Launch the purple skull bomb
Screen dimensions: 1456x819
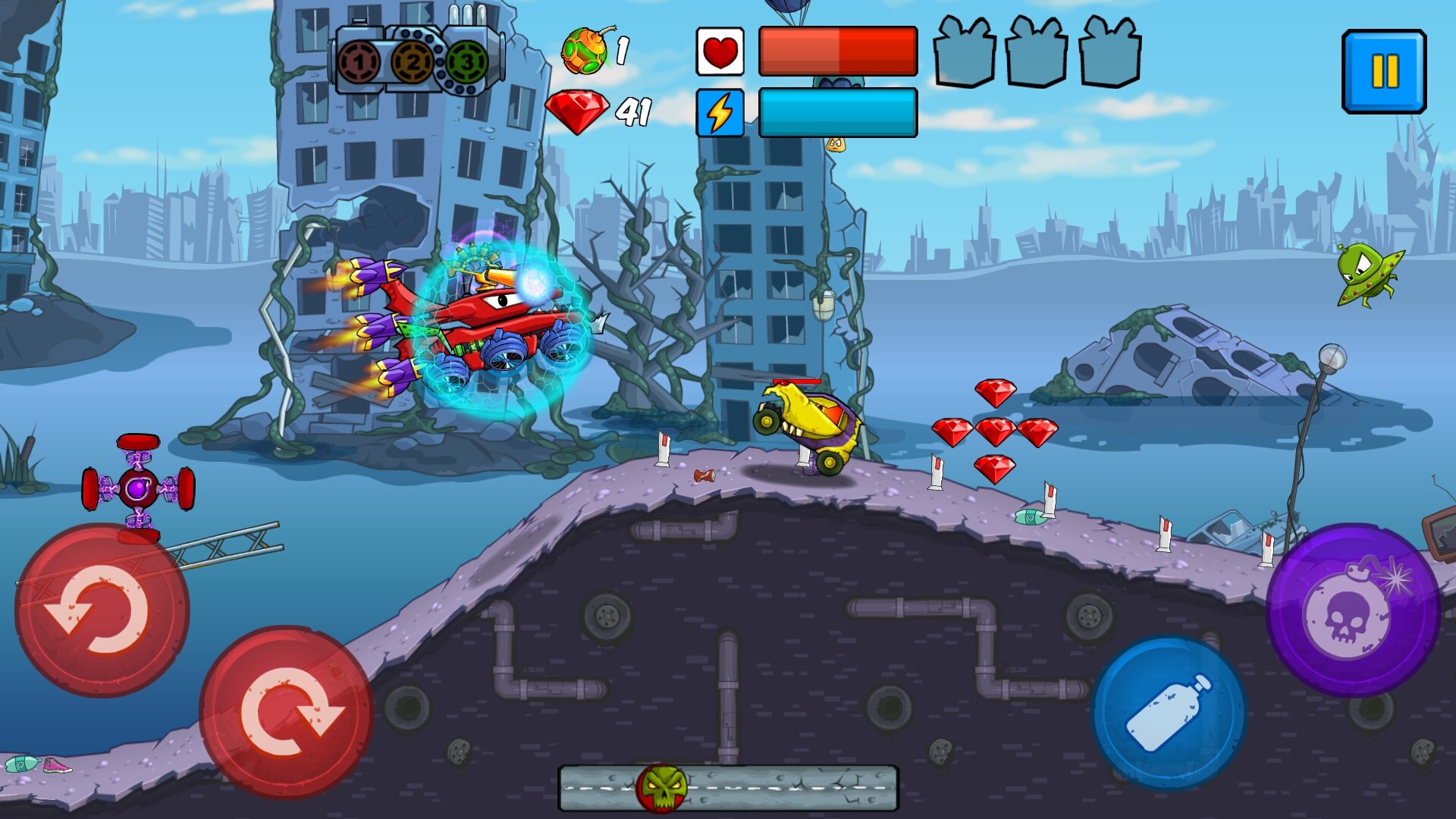[1354, 610]
